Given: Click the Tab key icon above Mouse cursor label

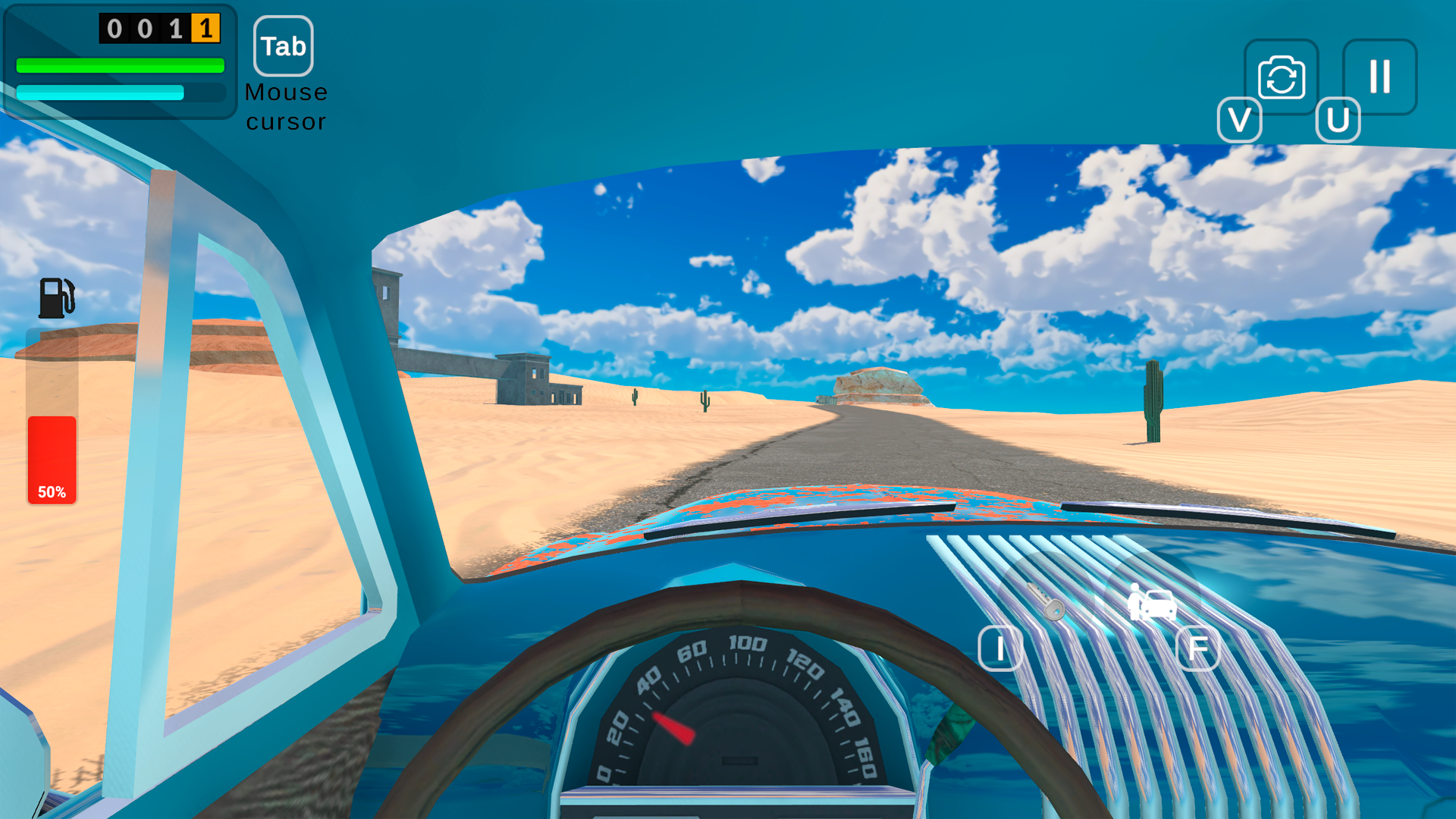Looking at the screenshot, I should 284,45.
